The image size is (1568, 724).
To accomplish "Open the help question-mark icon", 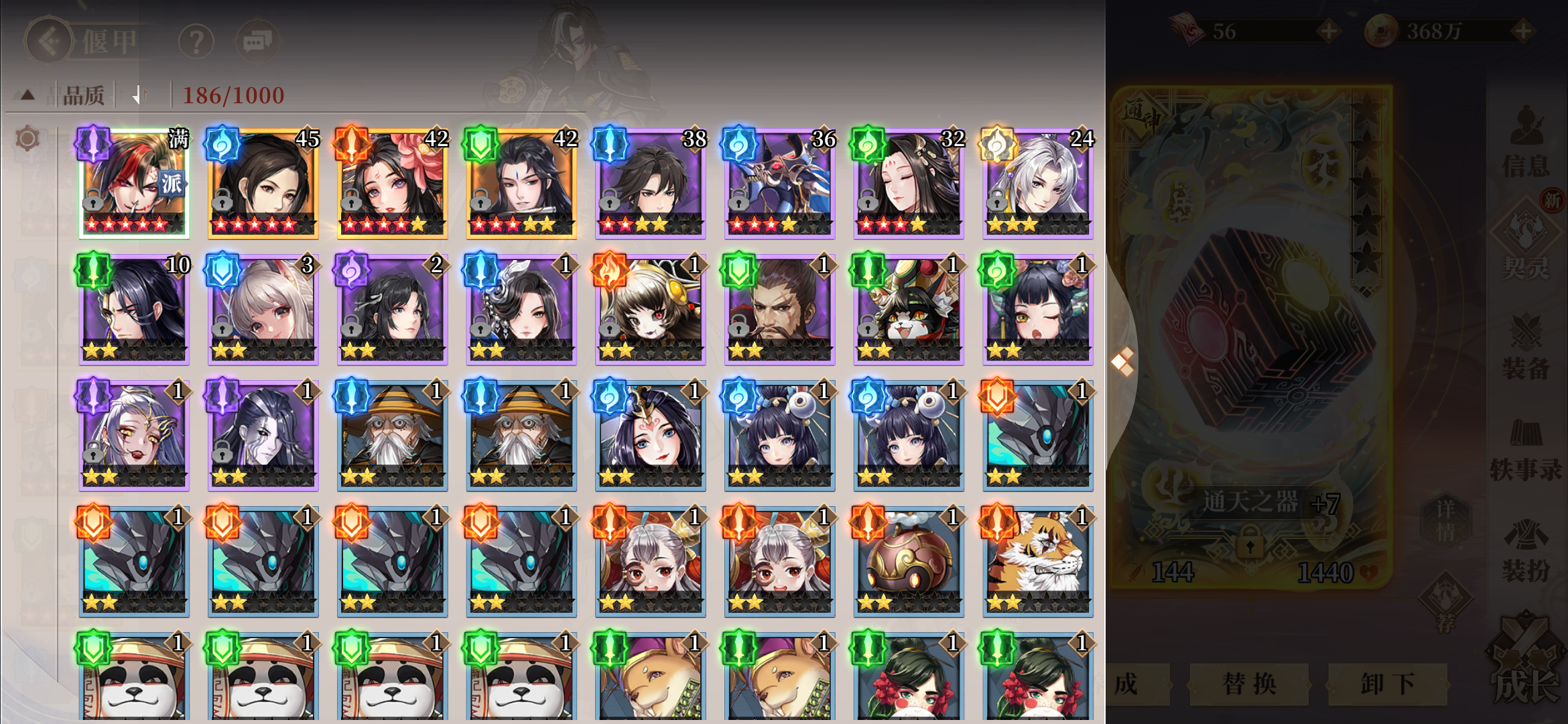I will 195,40.
